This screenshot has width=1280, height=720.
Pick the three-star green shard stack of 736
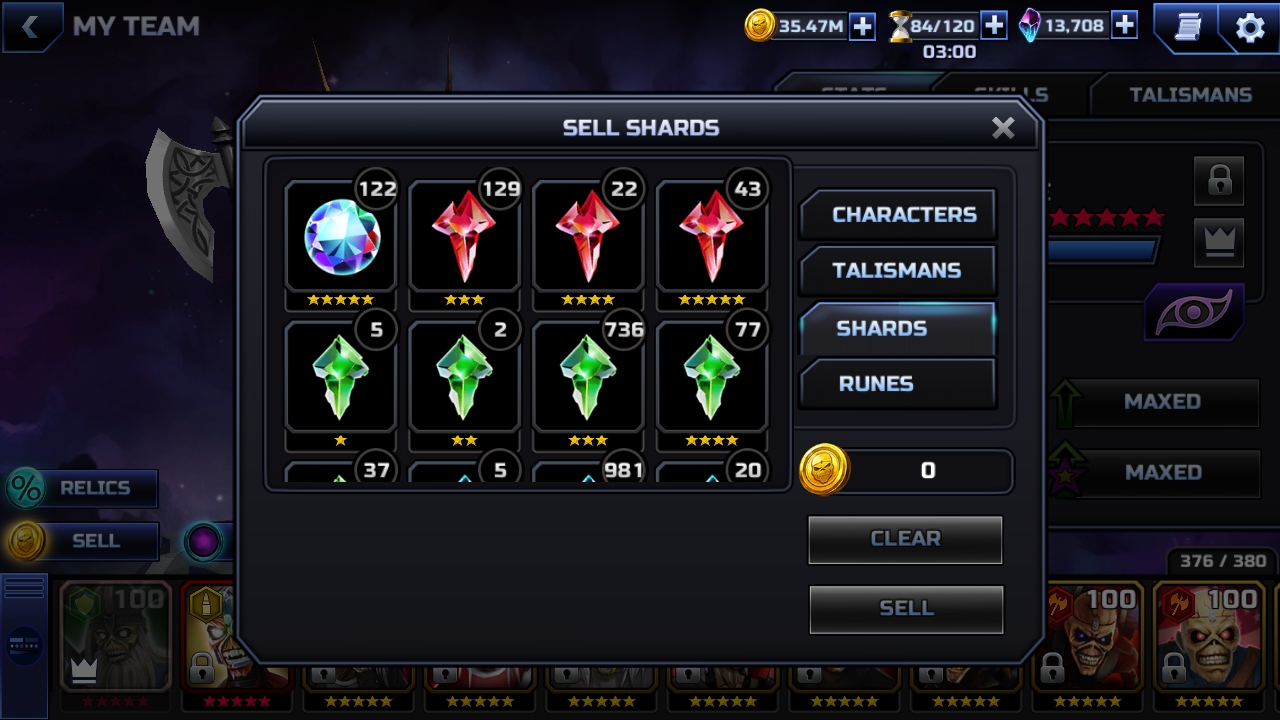588,378
